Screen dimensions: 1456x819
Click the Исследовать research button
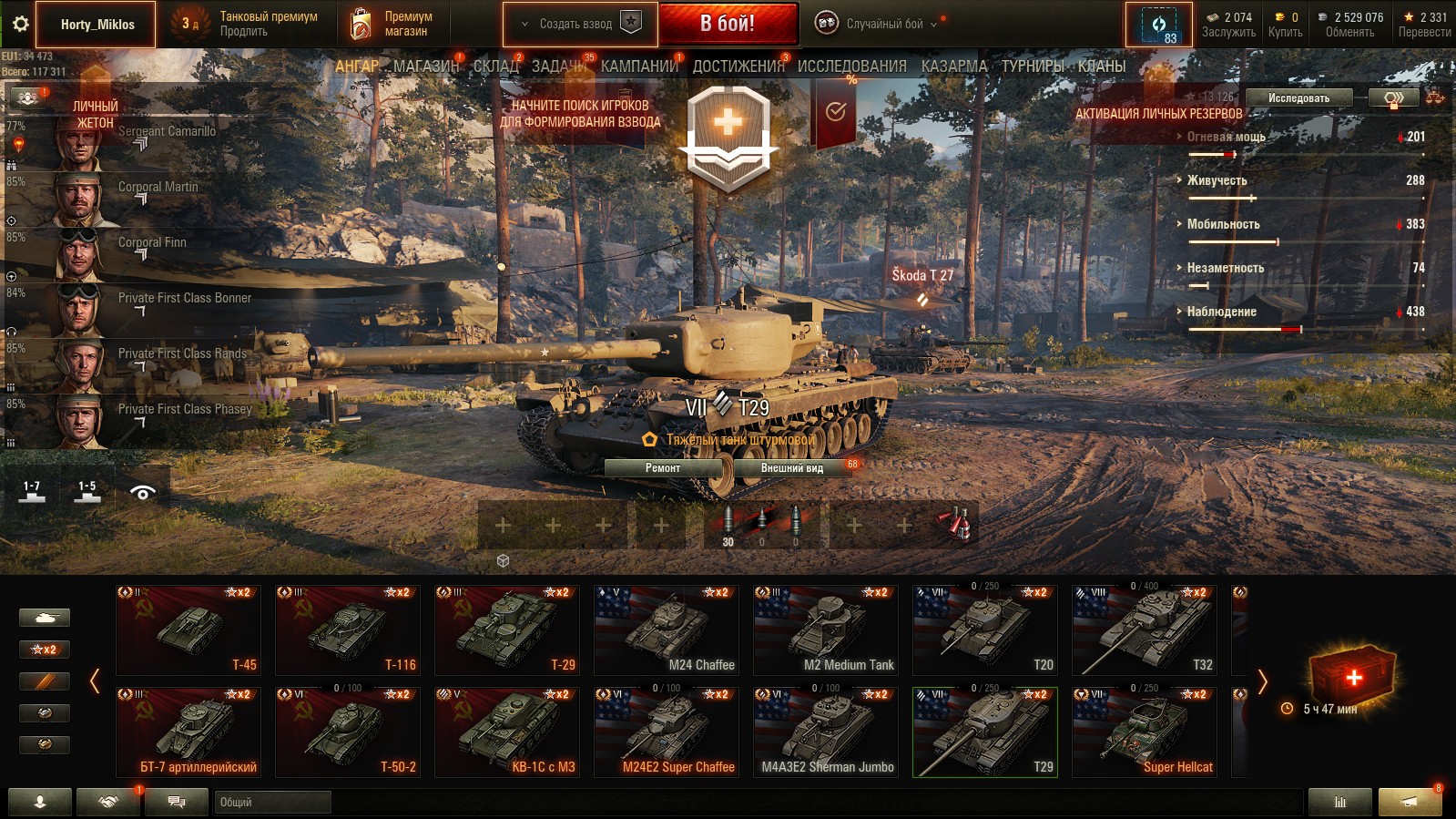(1298, 98)
